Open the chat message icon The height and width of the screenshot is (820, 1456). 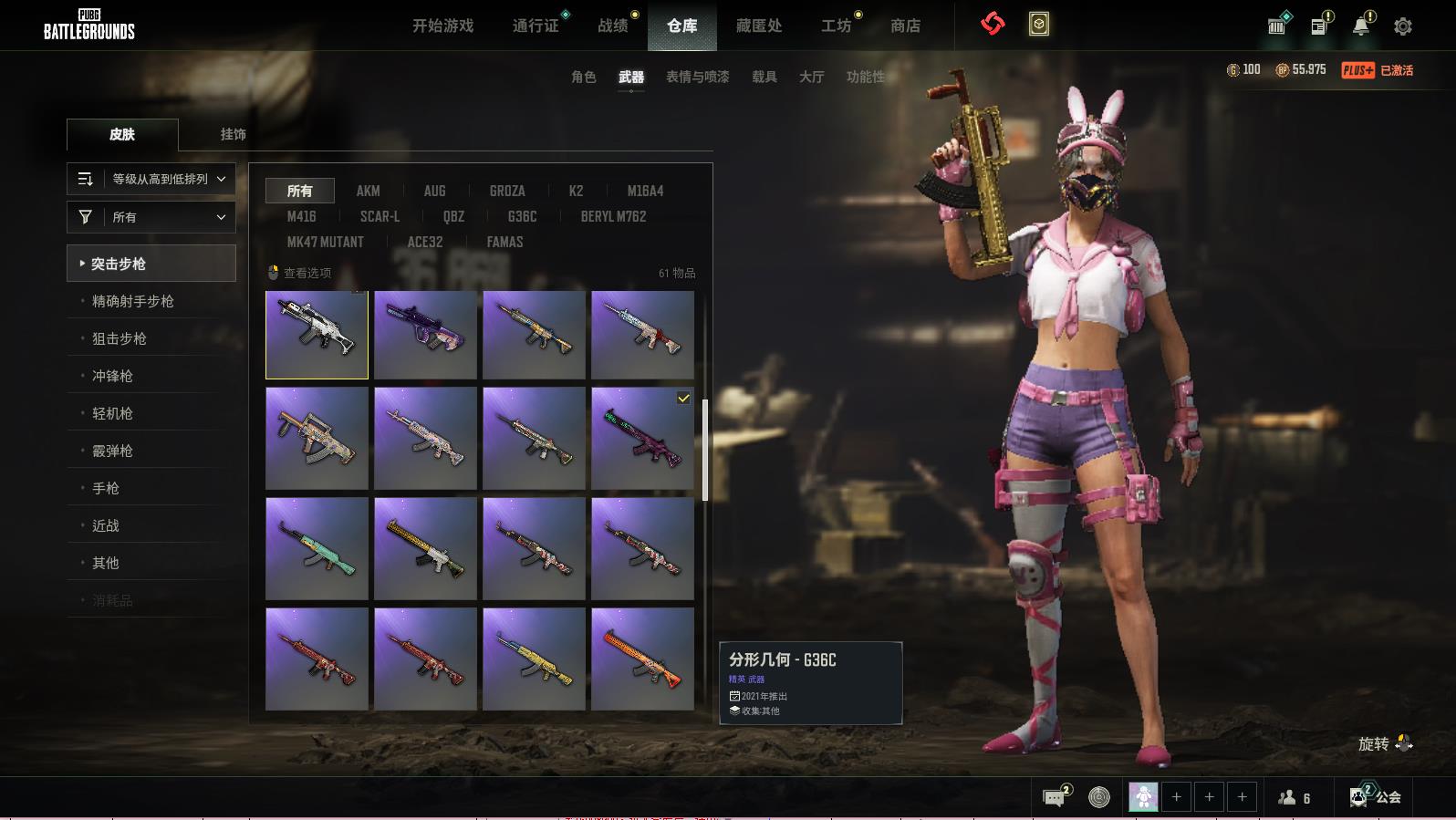[1055, 797]
